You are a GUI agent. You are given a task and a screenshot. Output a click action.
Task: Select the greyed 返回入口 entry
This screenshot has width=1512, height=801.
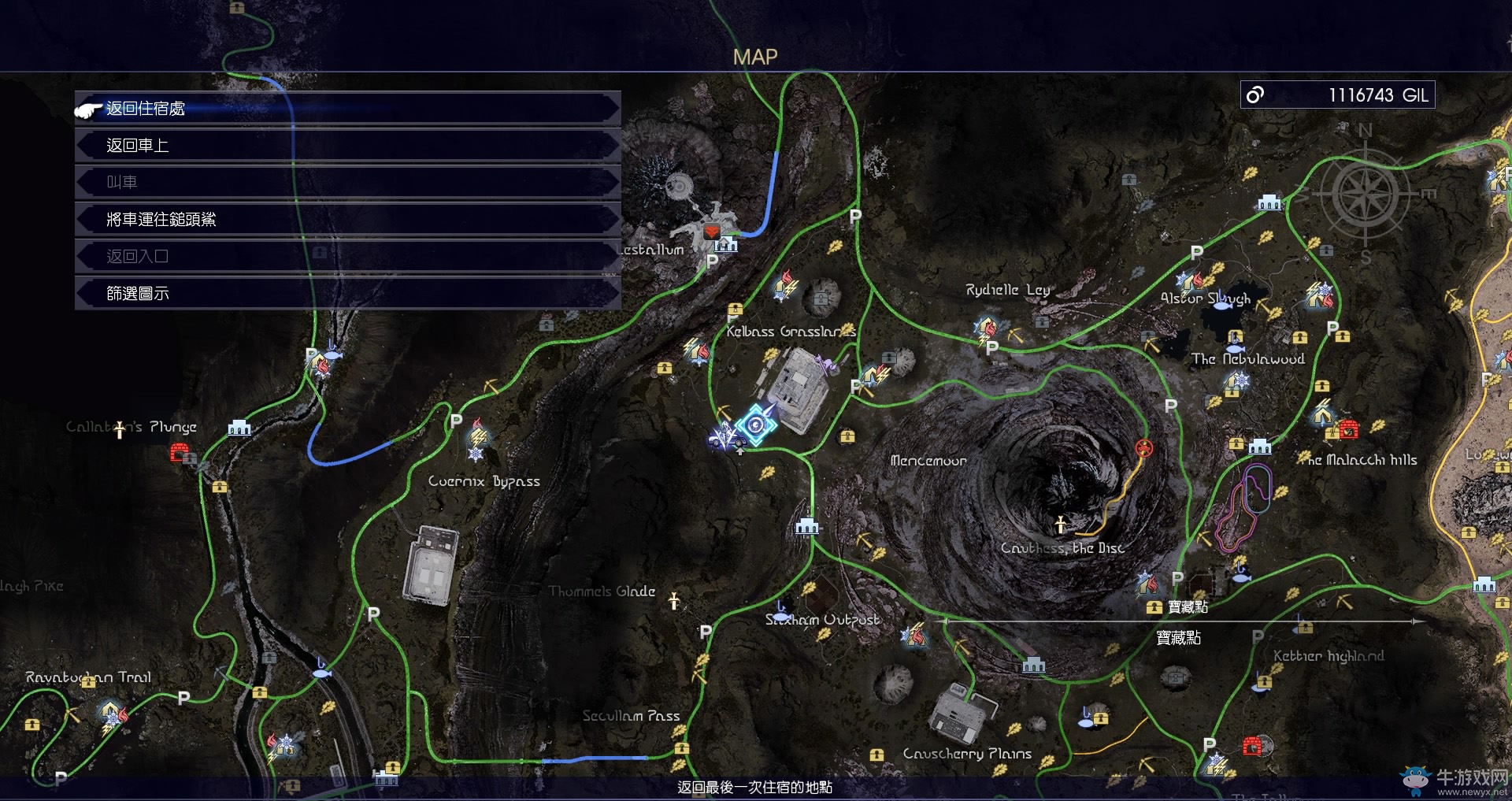point(347,257)
